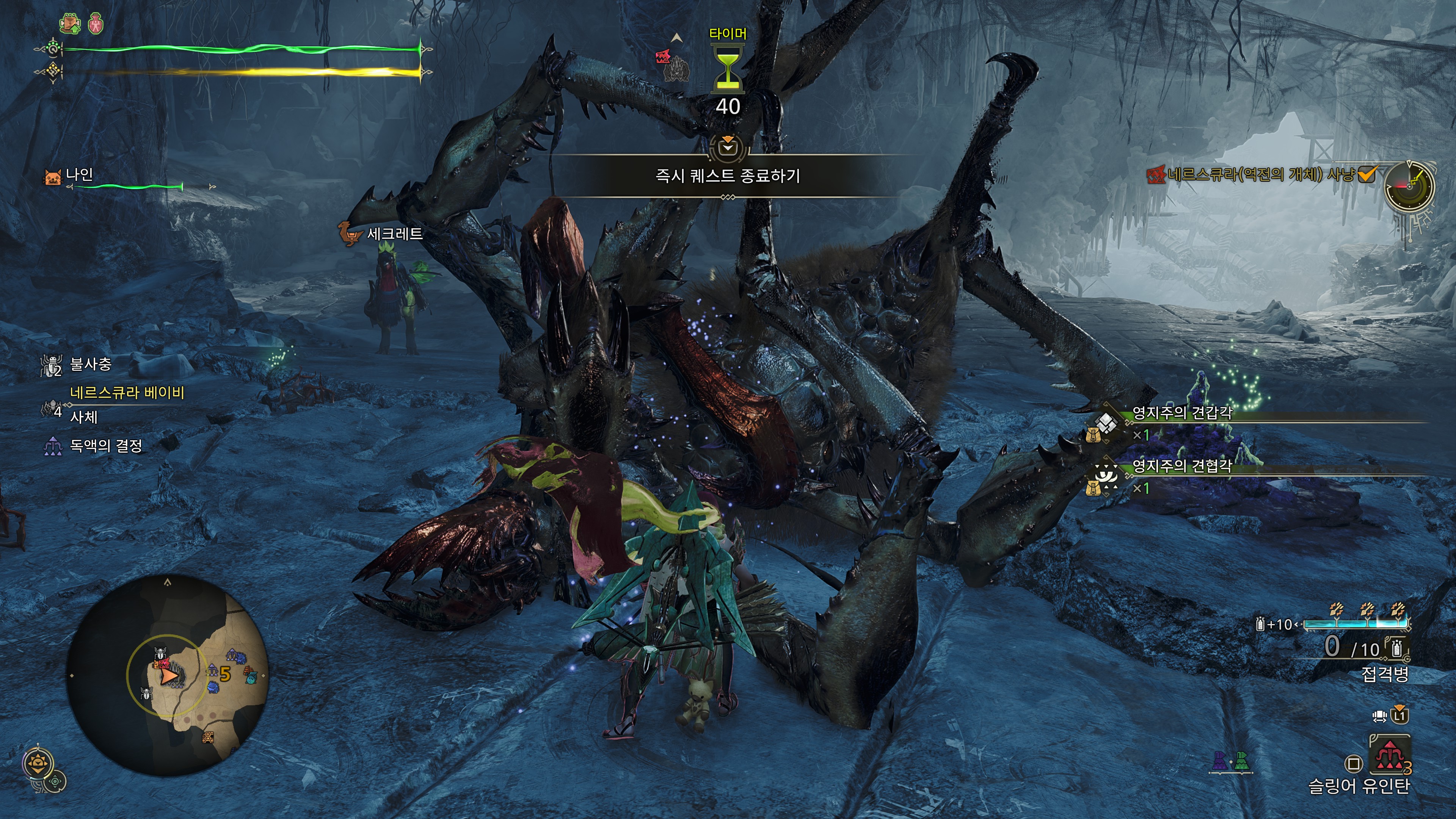Select the Nerscylla hunt objective tracker
This screenshot has height=819, width=1456.
coord(1260,175)
